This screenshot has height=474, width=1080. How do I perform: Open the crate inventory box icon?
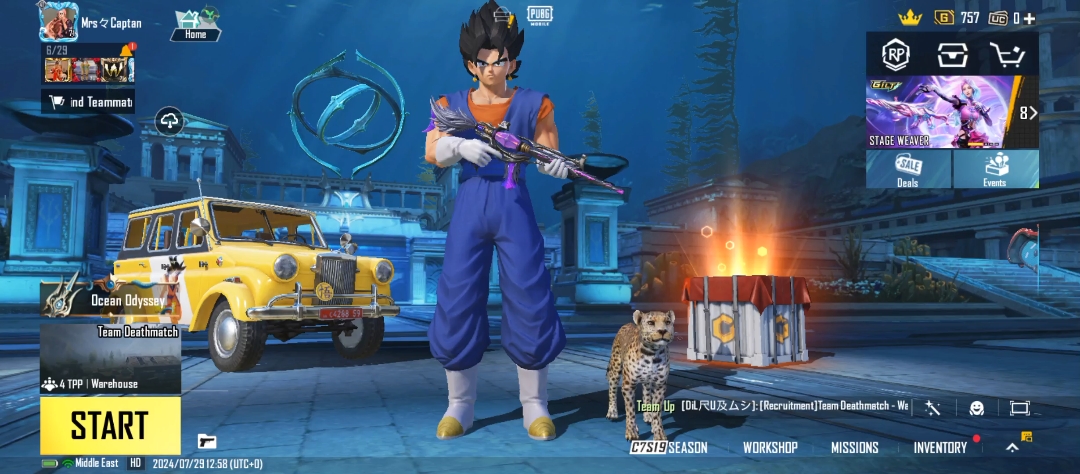click(x=952, y=54)
